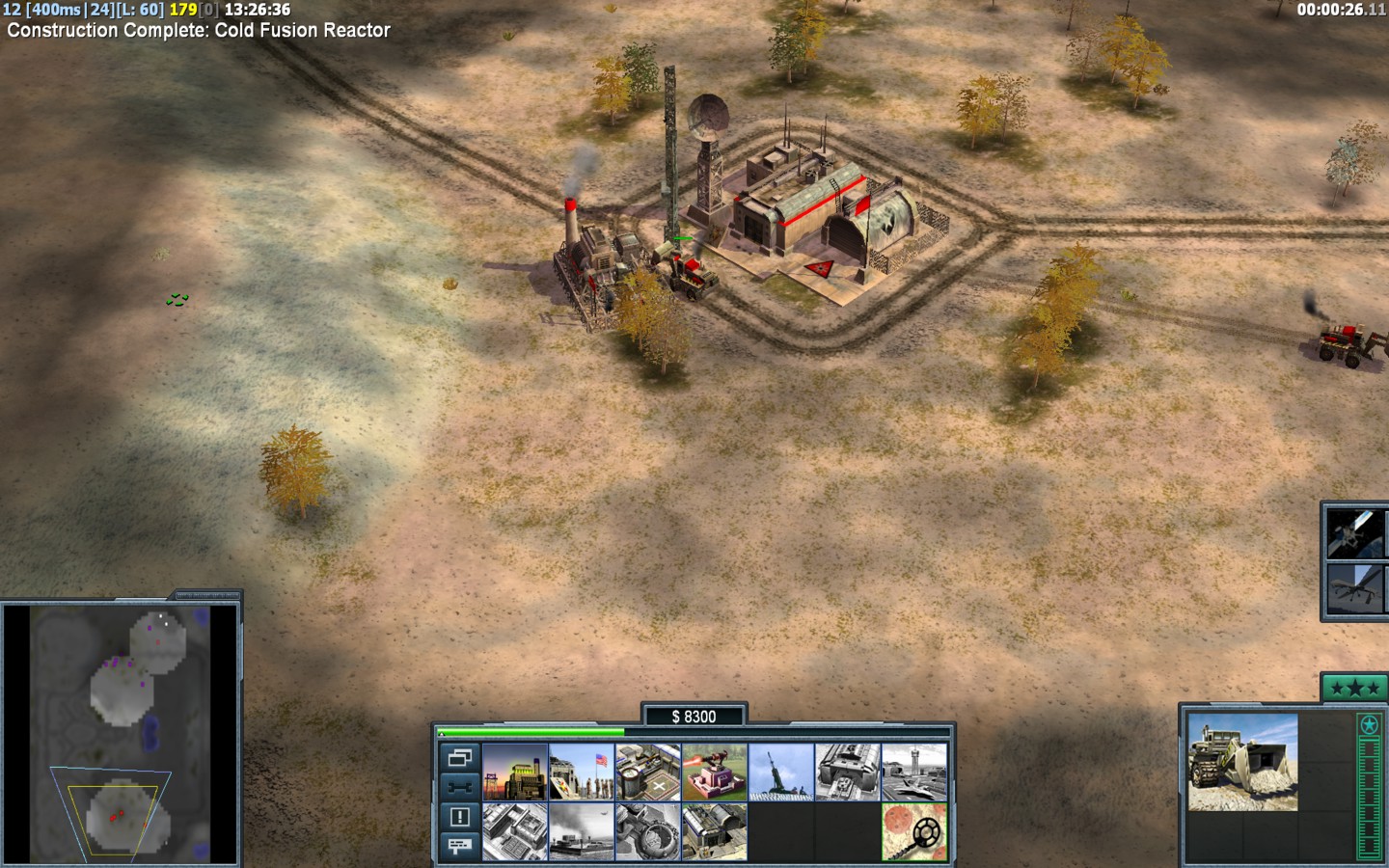Open the three-star General's powers button
Viewport: 1389px width, 868px height.
coord(1354,689)
